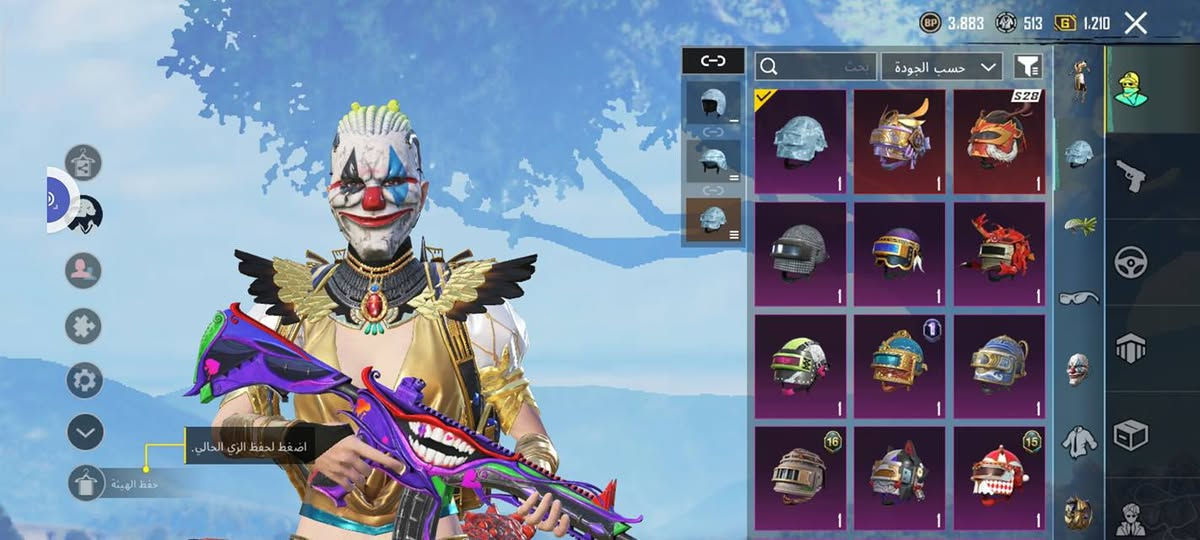Open the glasses subcategory
This screenshot has width=1200, height=540.
click(x=1078, y=297)
